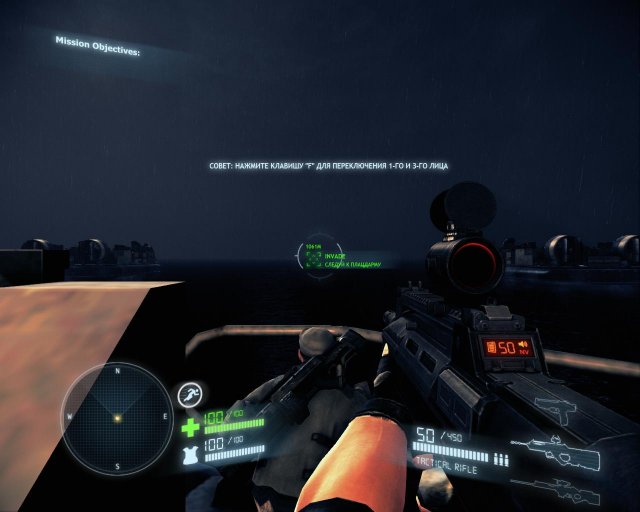Click the body armor vest icon
This screenshot has height=512, width=640.
[190, 456]
